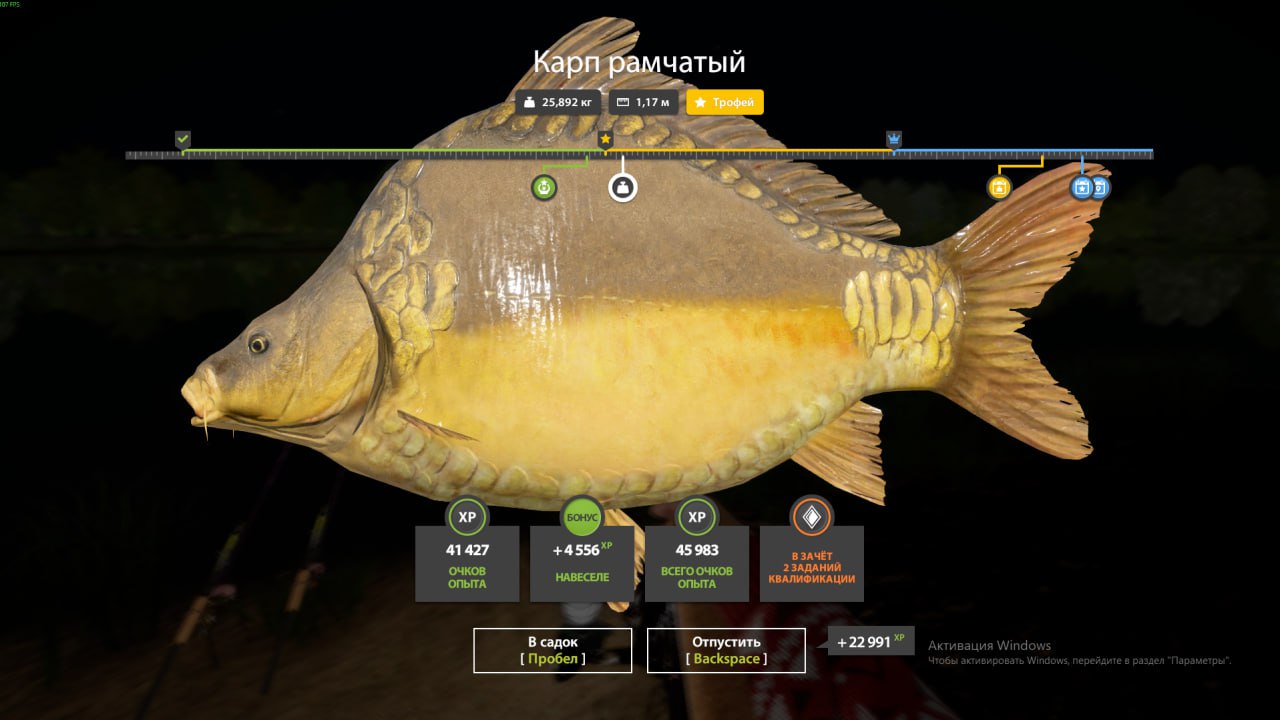The height and width of the screenshot is (720, 1280).
Task: Click the white weight icon below the scale
Action: point(623,187)
